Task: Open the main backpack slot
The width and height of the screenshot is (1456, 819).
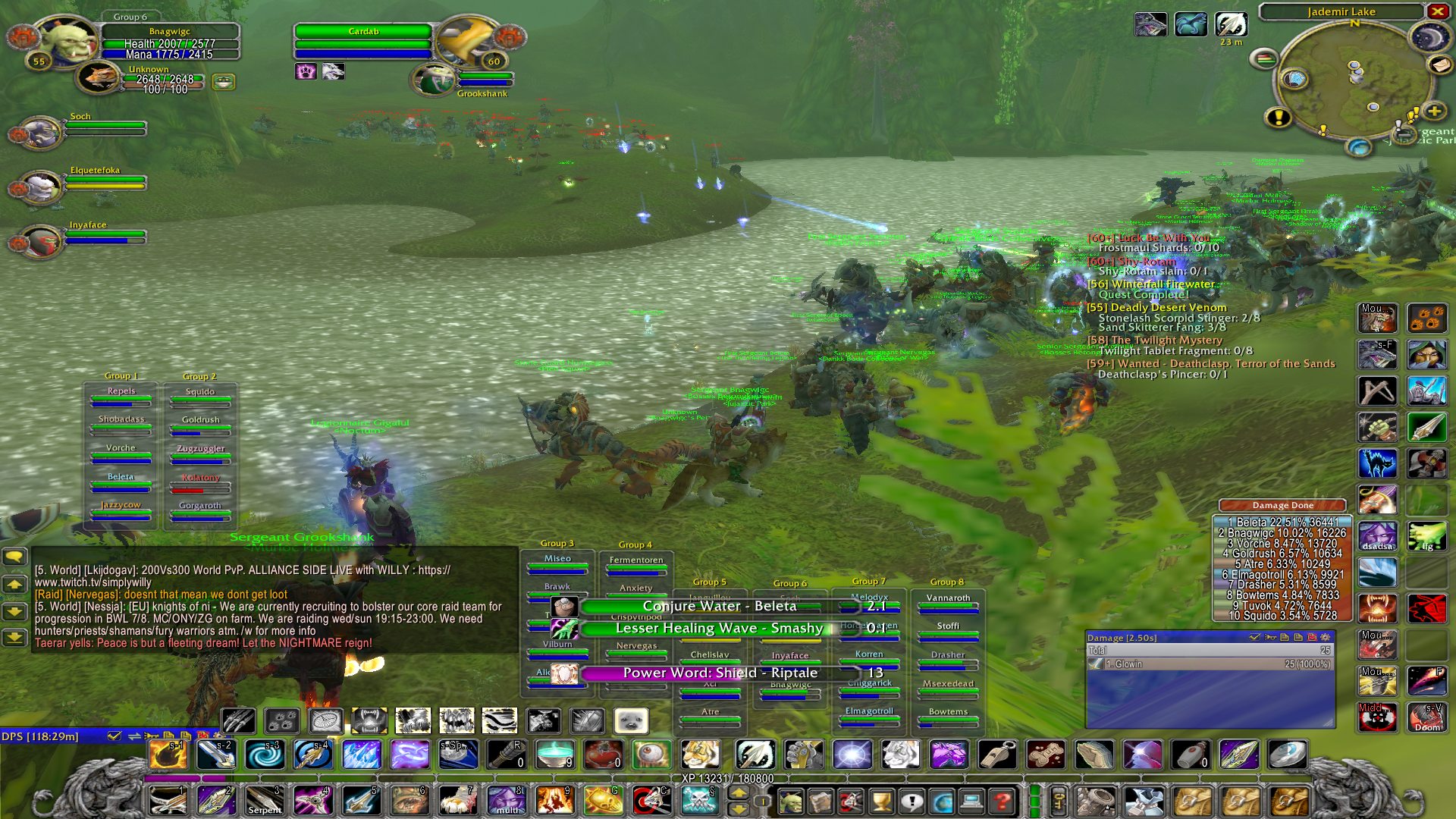Action: coord(1291,801)
